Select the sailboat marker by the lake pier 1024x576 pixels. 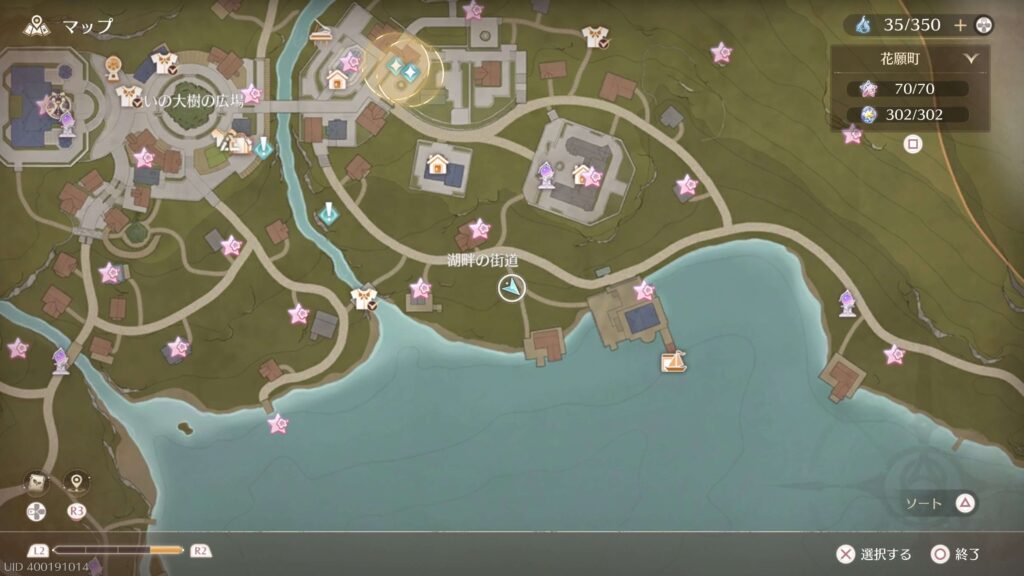pyautogui.click(x=674, y=360)
